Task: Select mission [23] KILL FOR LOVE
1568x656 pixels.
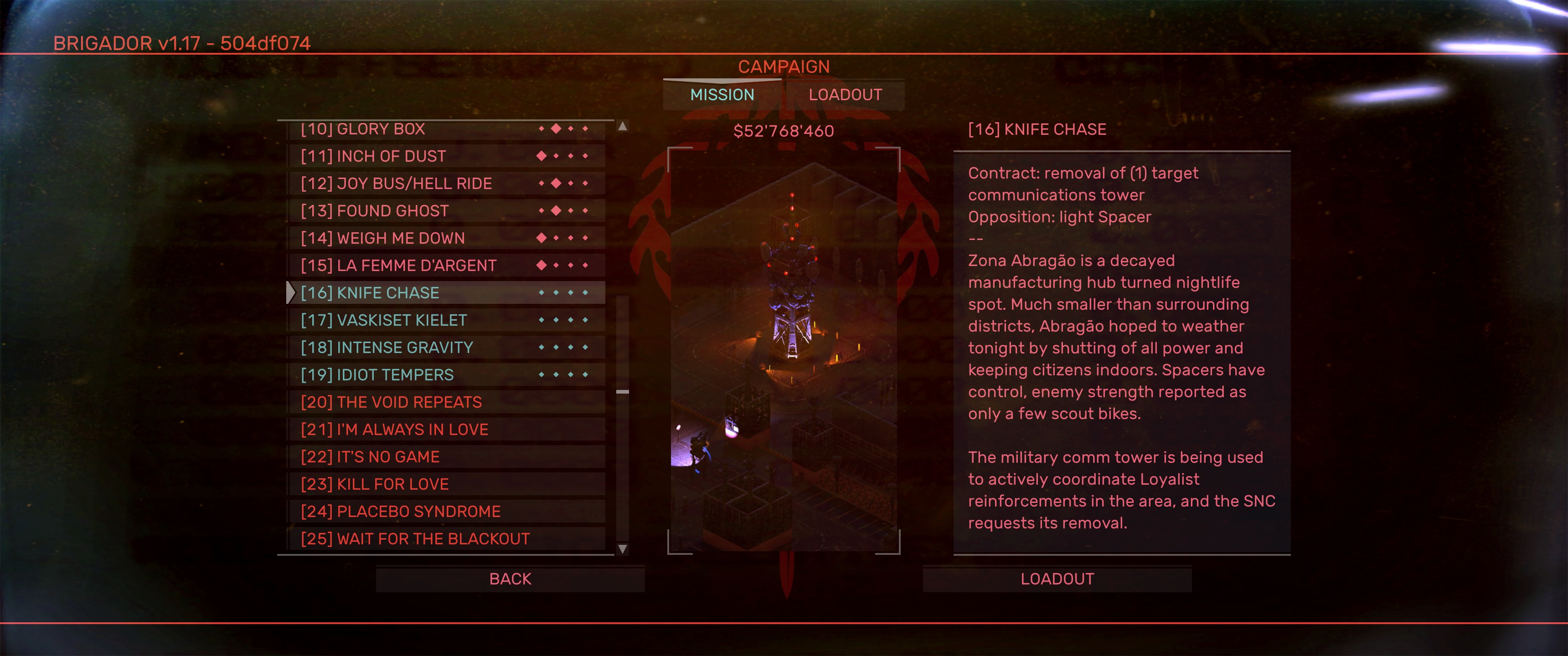Action: (446, 484)
